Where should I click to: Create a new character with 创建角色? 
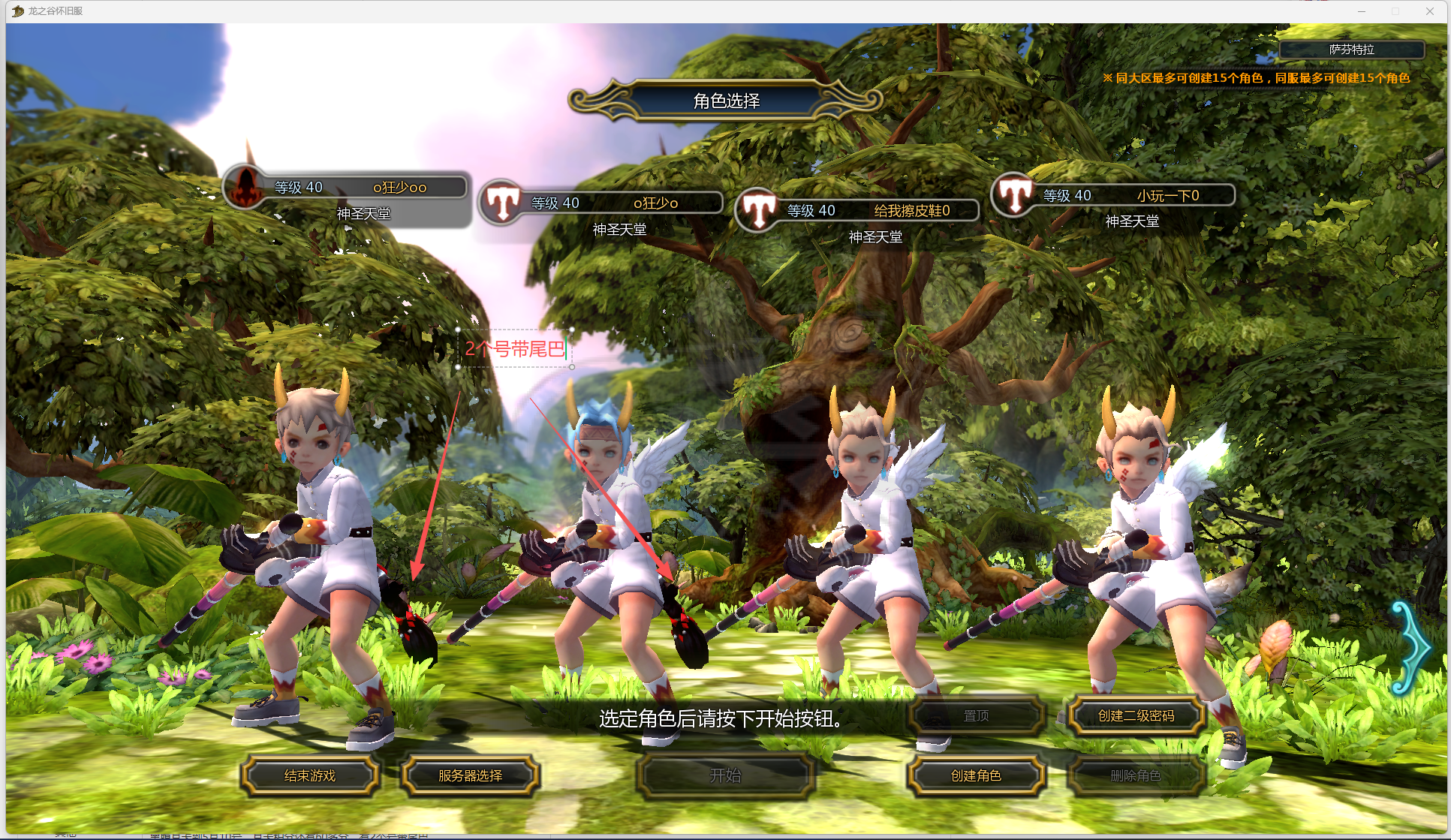pos(976,775)
